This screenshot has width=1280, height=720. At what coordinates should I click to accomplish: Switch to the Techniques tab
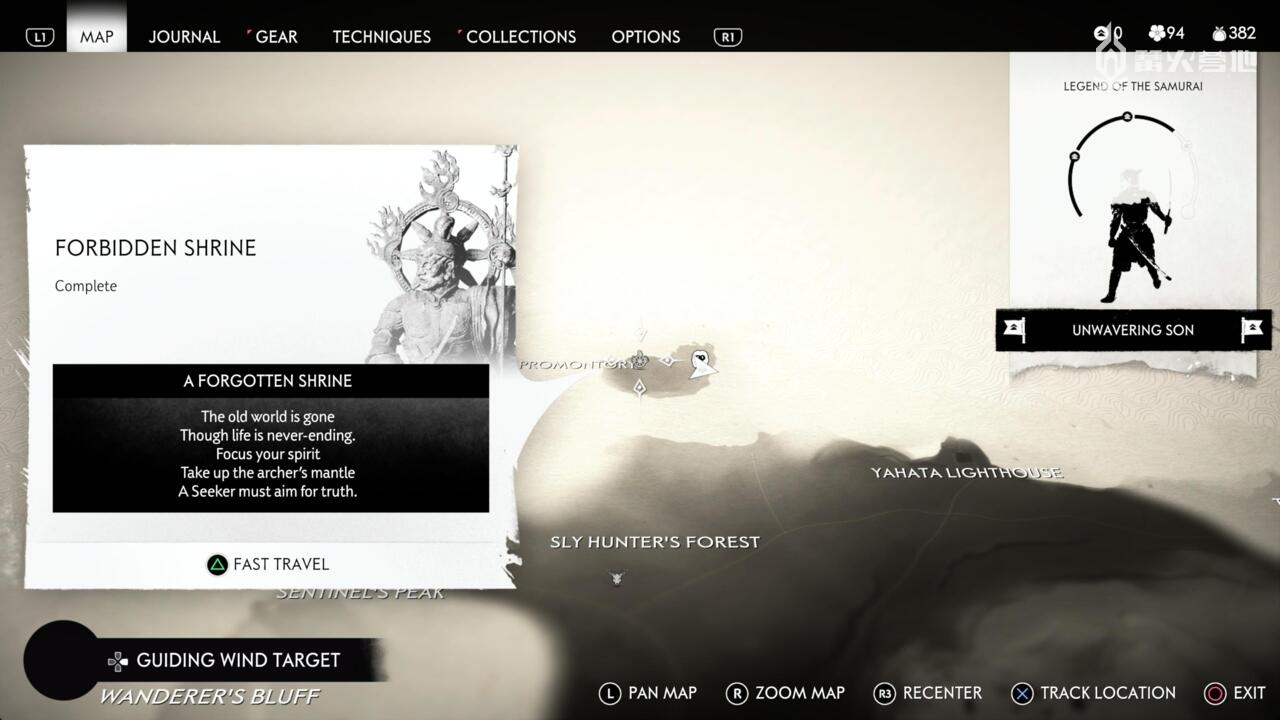[381, 36]
